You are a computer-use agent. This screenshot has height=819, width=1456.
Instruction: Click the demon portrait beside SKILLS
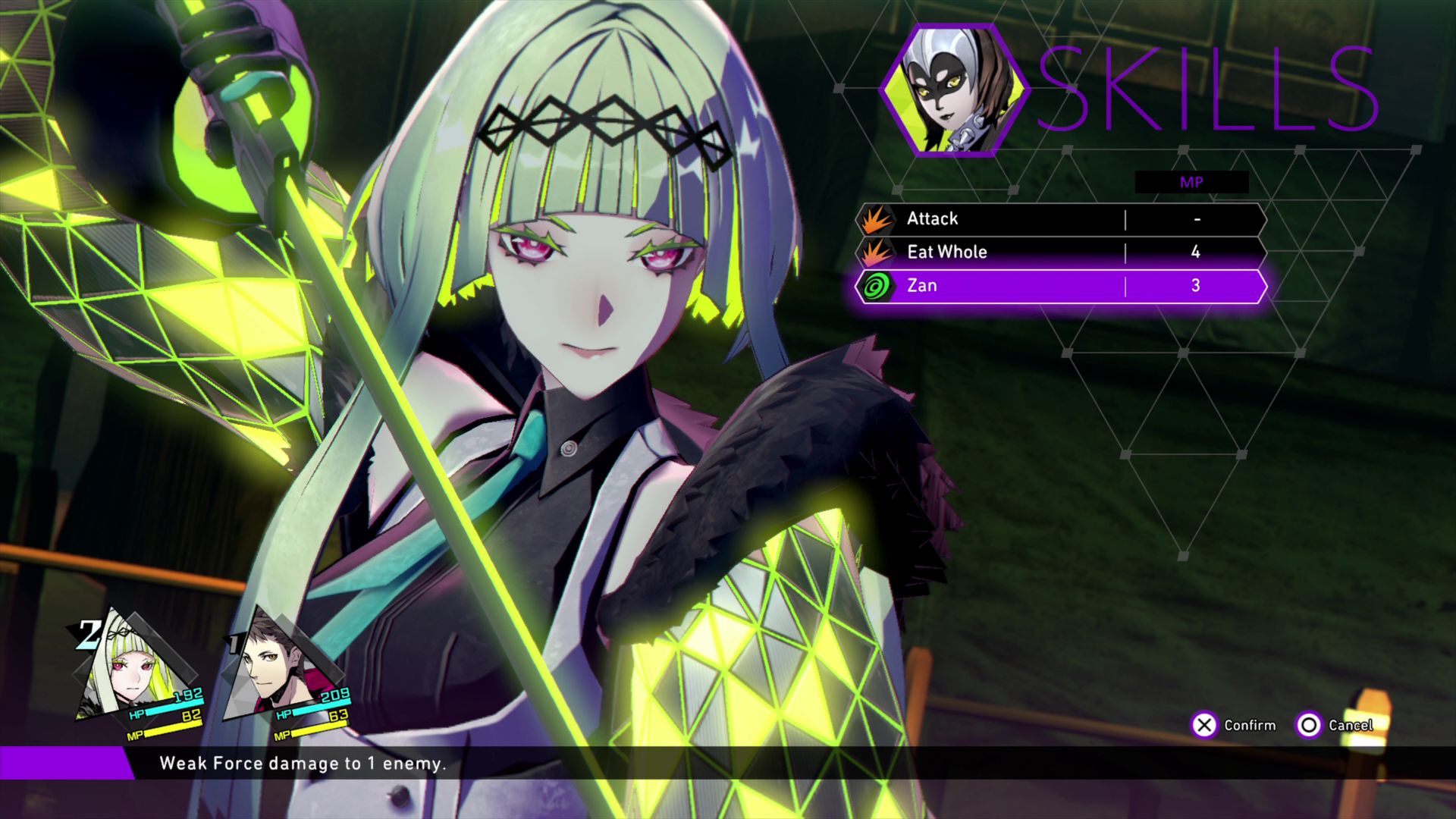point(953,91)
